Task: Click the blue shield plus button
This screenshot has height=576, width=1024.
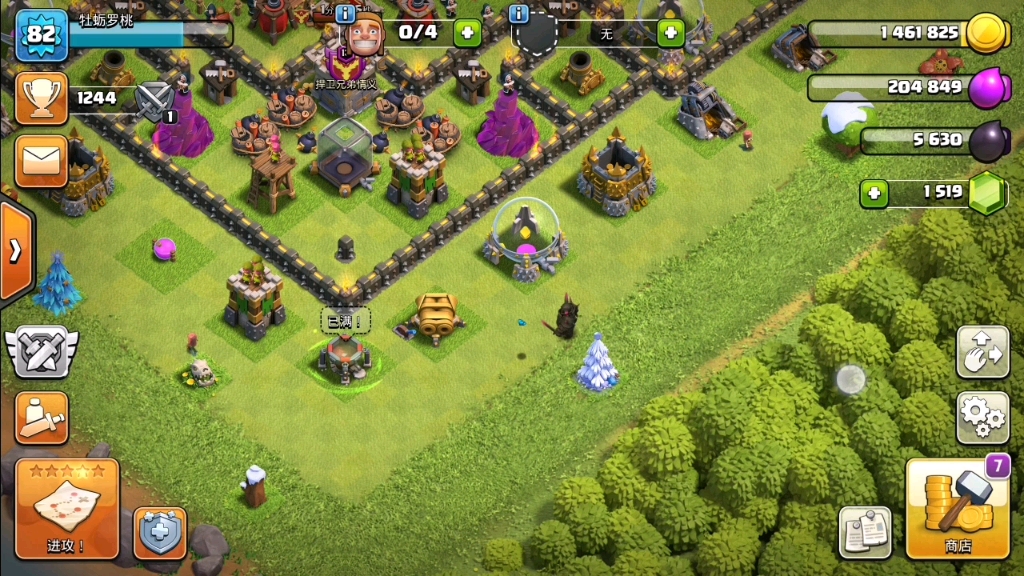Action: [159, 533]
